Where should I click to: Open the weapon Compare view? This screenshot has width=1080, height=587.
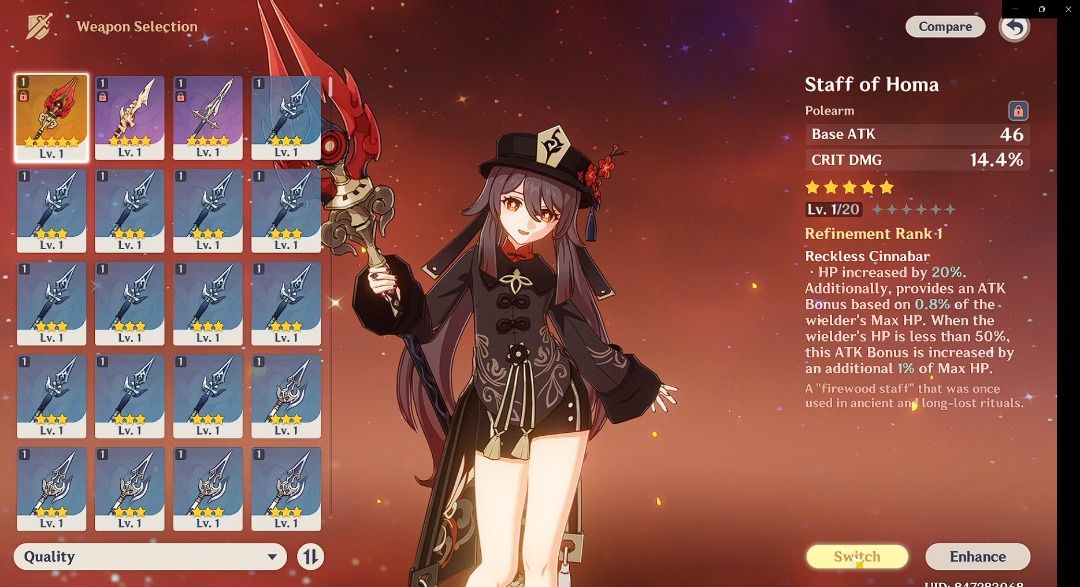(945, 27)
